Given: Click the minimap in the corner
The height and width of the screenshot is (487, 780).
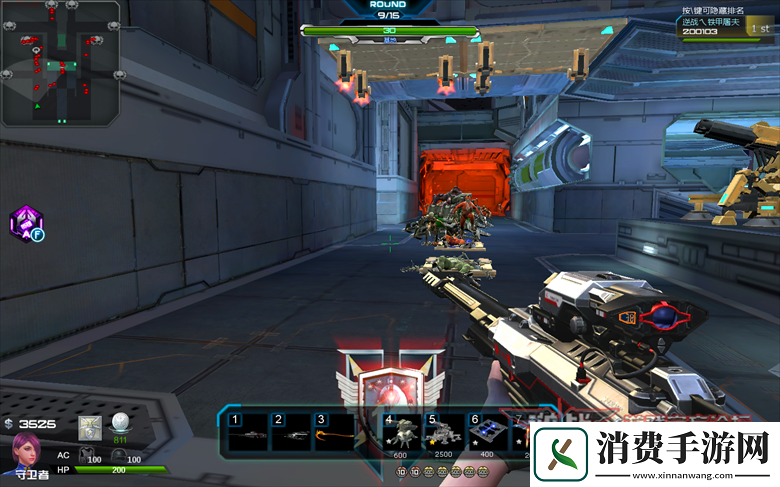Looking at the screenshot, I should click(x=61, y=63).
